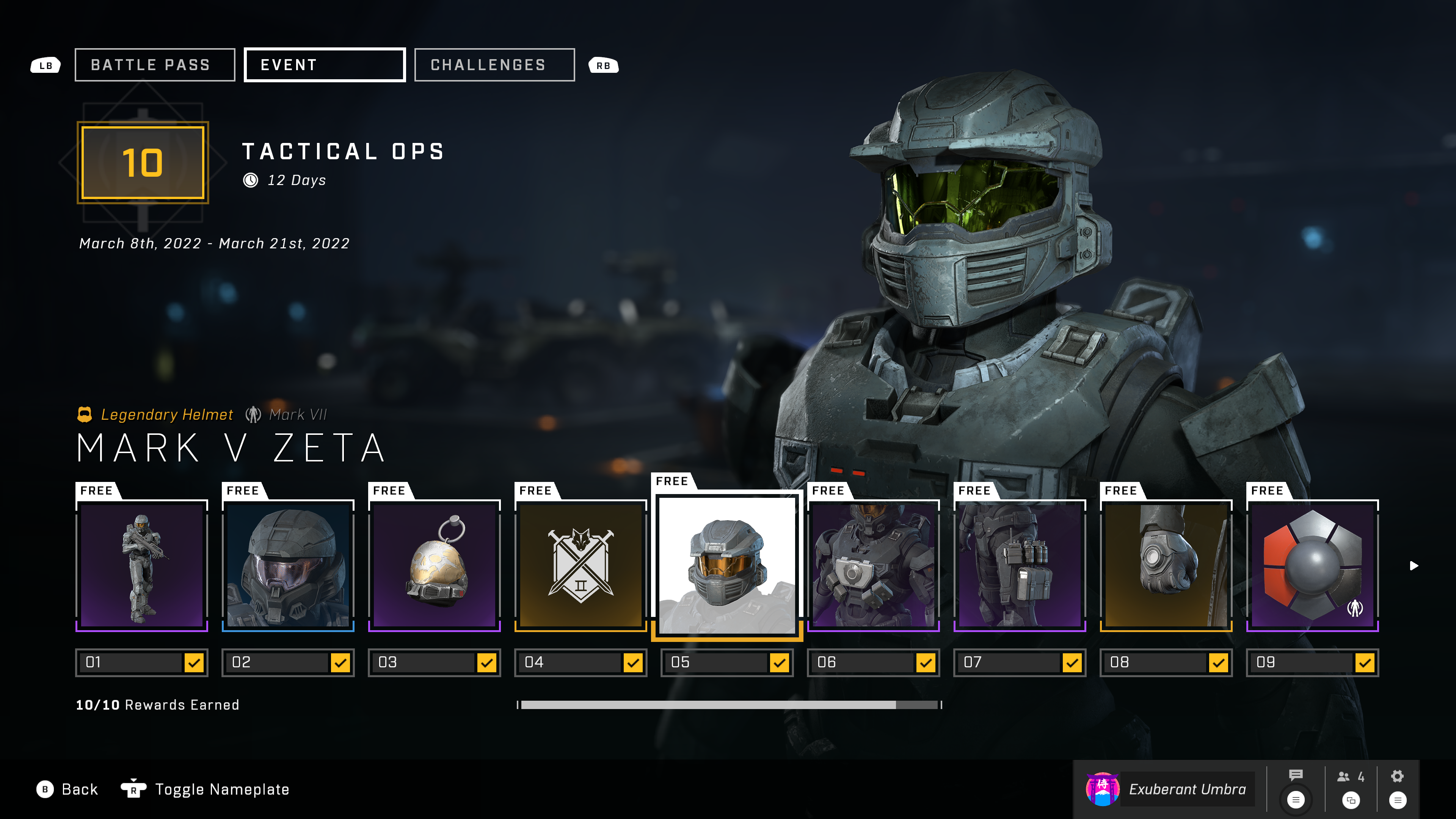This screenshot has width=1456, height=819.
Task: Open the settings gear icon
Action: click(x=1397, y=776)
